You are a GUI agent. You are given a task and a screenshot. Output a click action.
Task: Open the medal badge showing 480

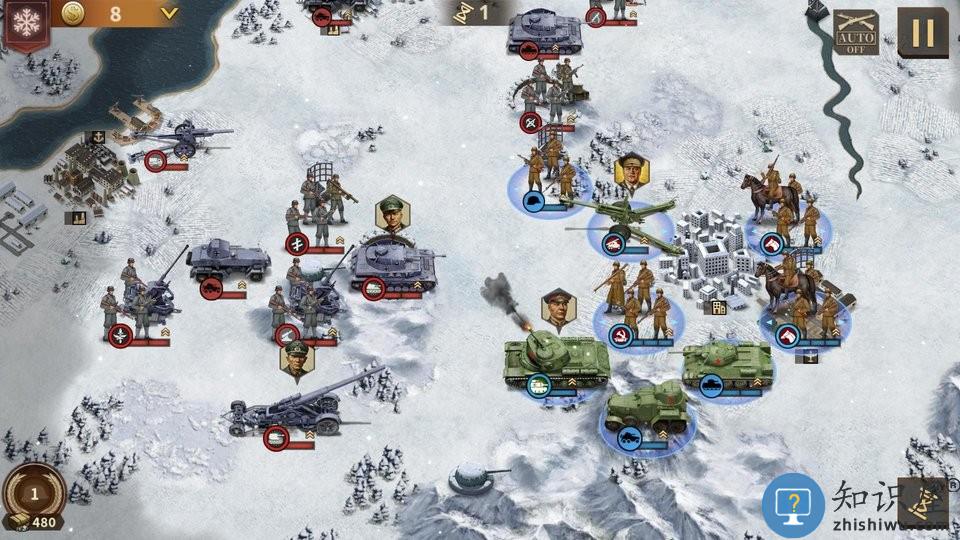tap(33, 497)
